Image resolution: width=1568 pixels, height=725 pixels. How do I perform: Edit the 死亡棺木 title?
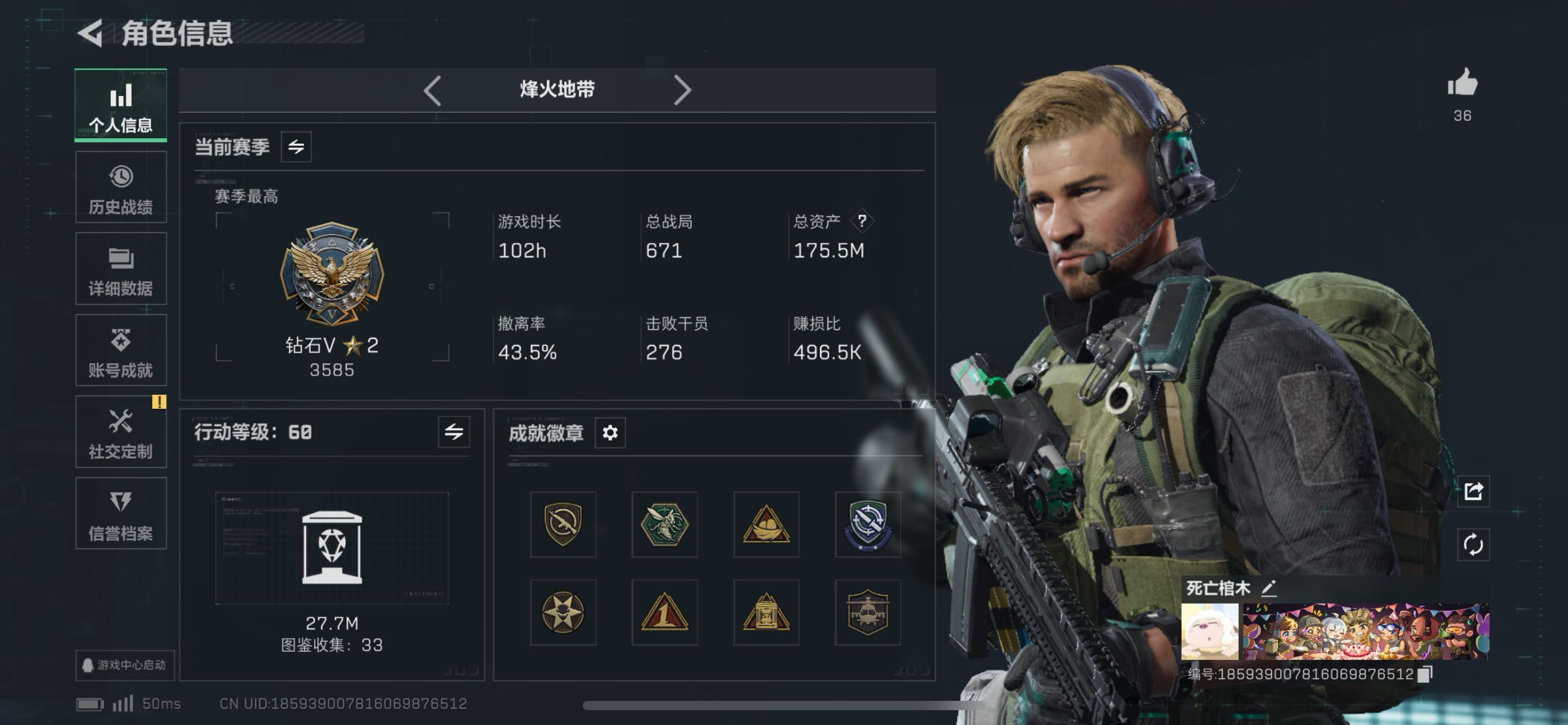tap(1269, 588)
